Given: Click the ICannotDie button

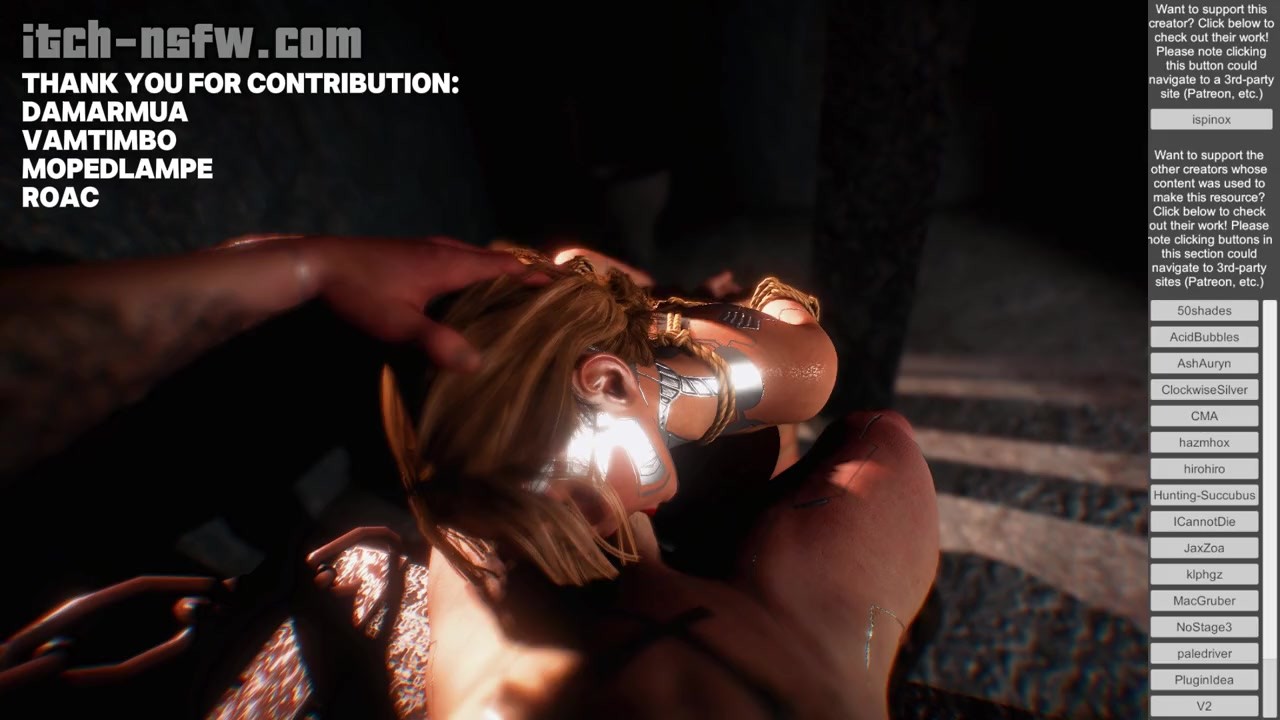Looking at the screenshot, I should (1204, 521).
